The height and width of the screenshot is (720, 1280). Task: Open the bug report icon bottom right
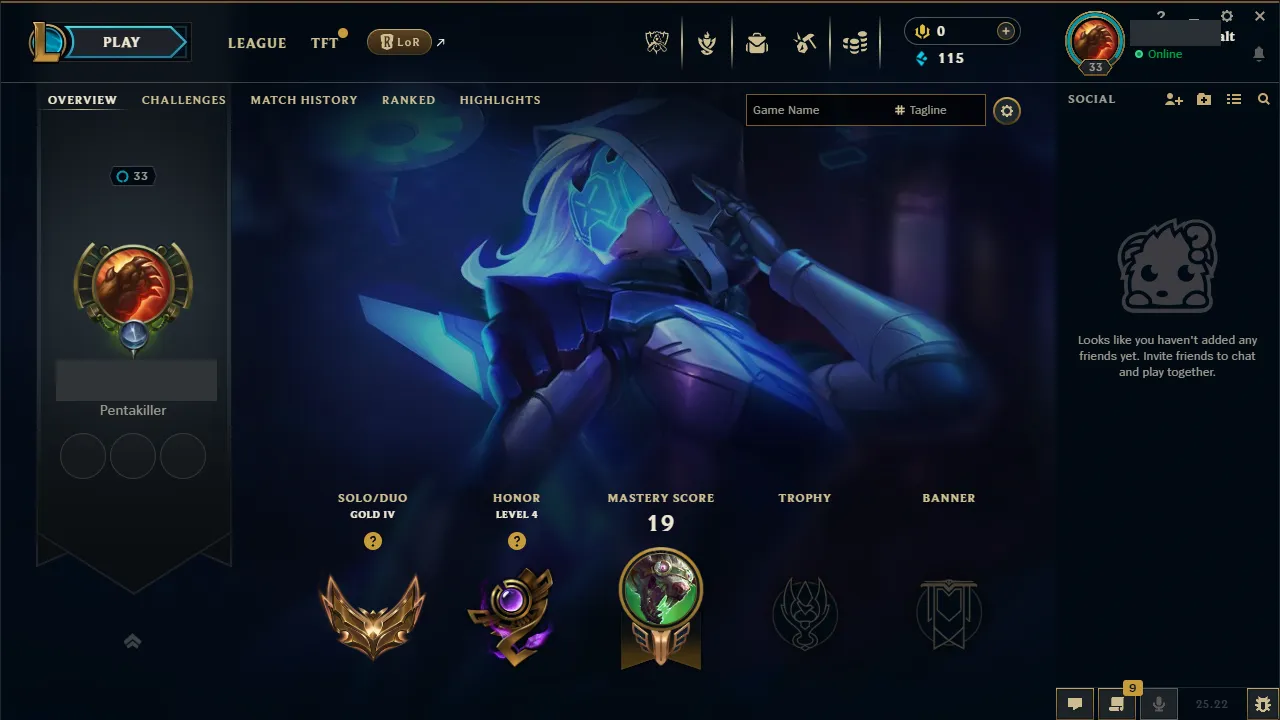pos(1262,704)
